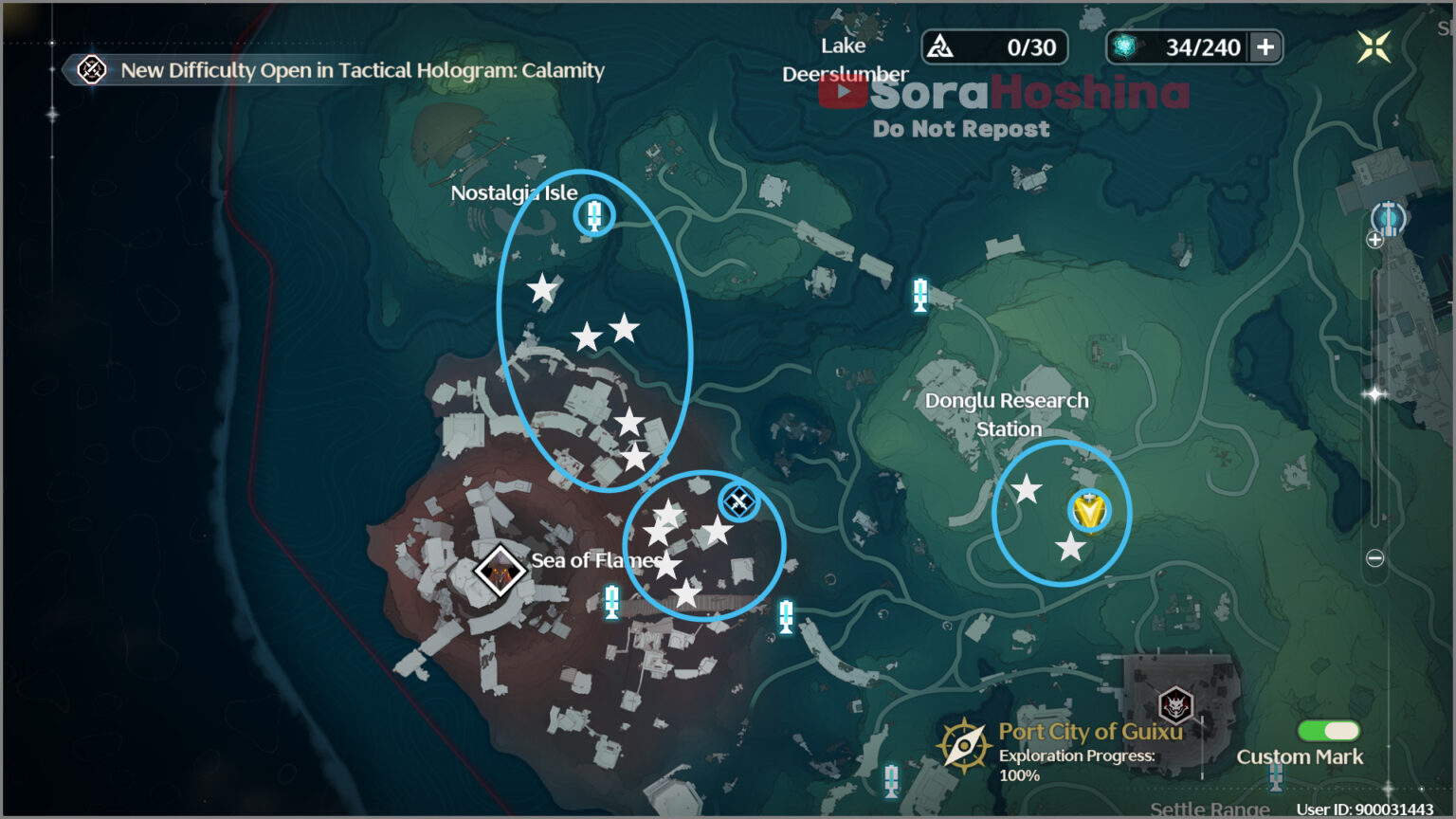Screen dimensions: 1456x819
Task: Click the hologram icon in the top-left banner
Action: 90,70
